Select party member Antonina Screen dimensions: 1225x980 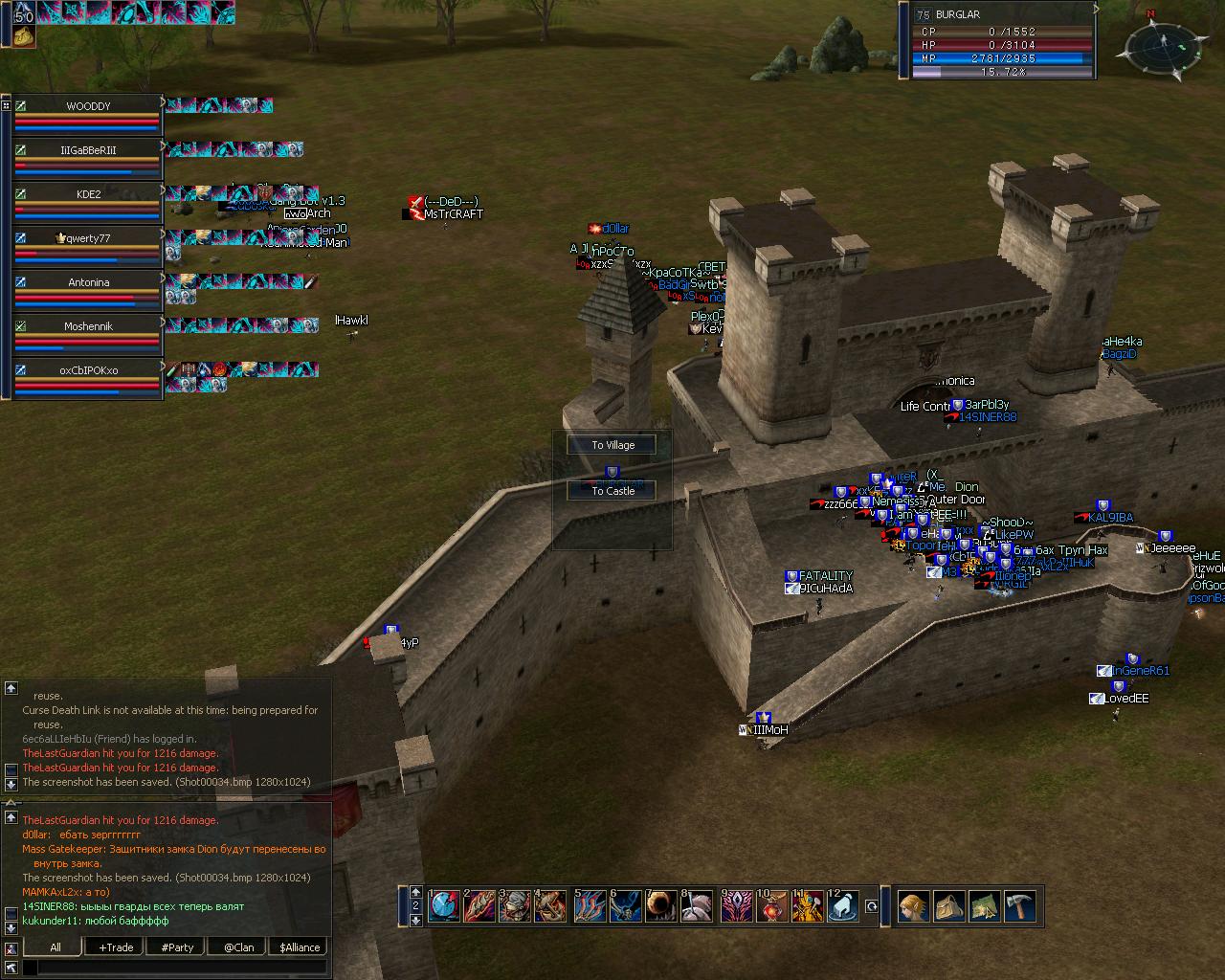point(88,283)
